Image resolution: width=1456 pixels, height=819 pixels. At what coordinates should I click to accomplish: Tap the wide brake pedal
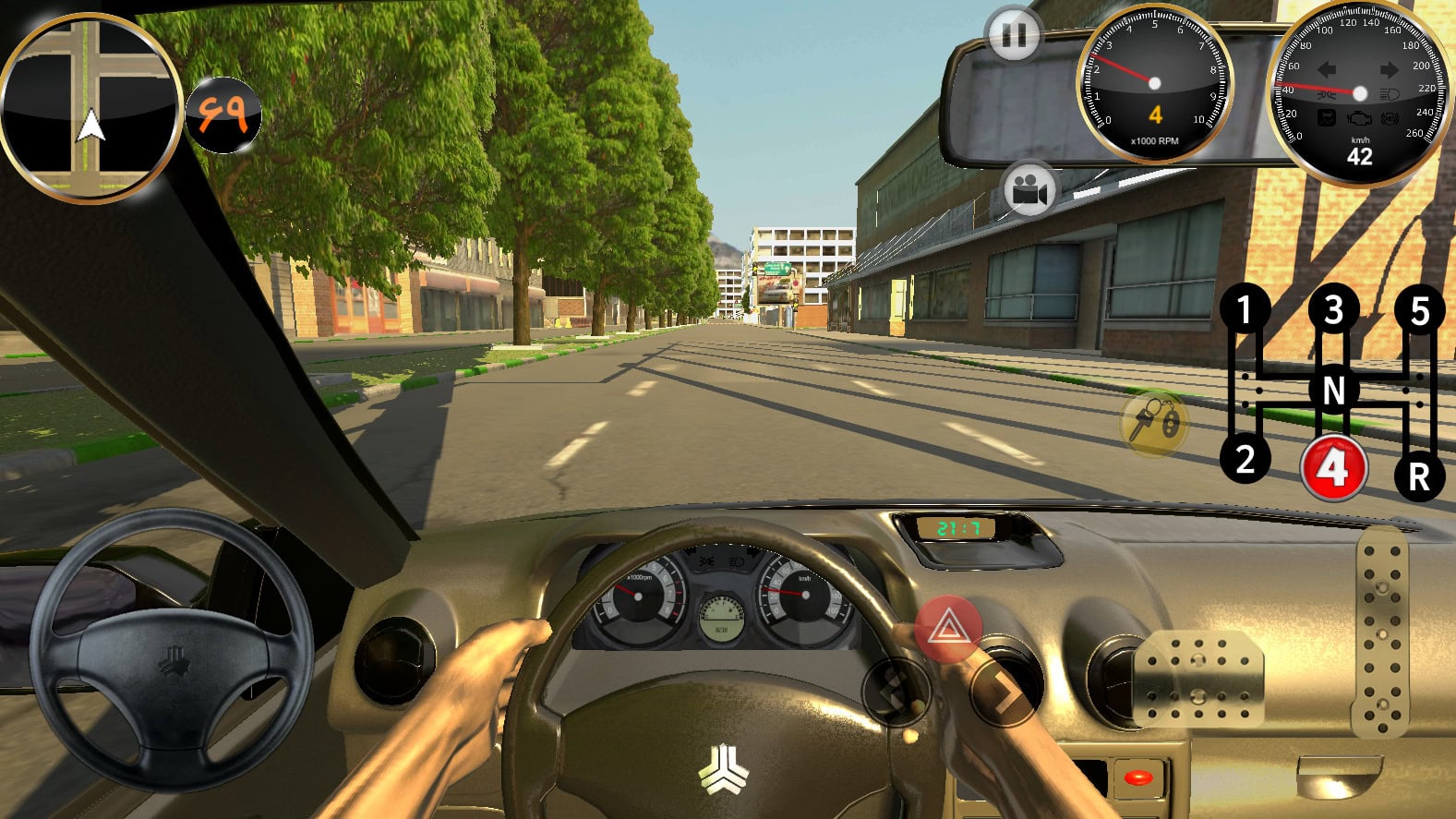click(x=1197, y=680)
